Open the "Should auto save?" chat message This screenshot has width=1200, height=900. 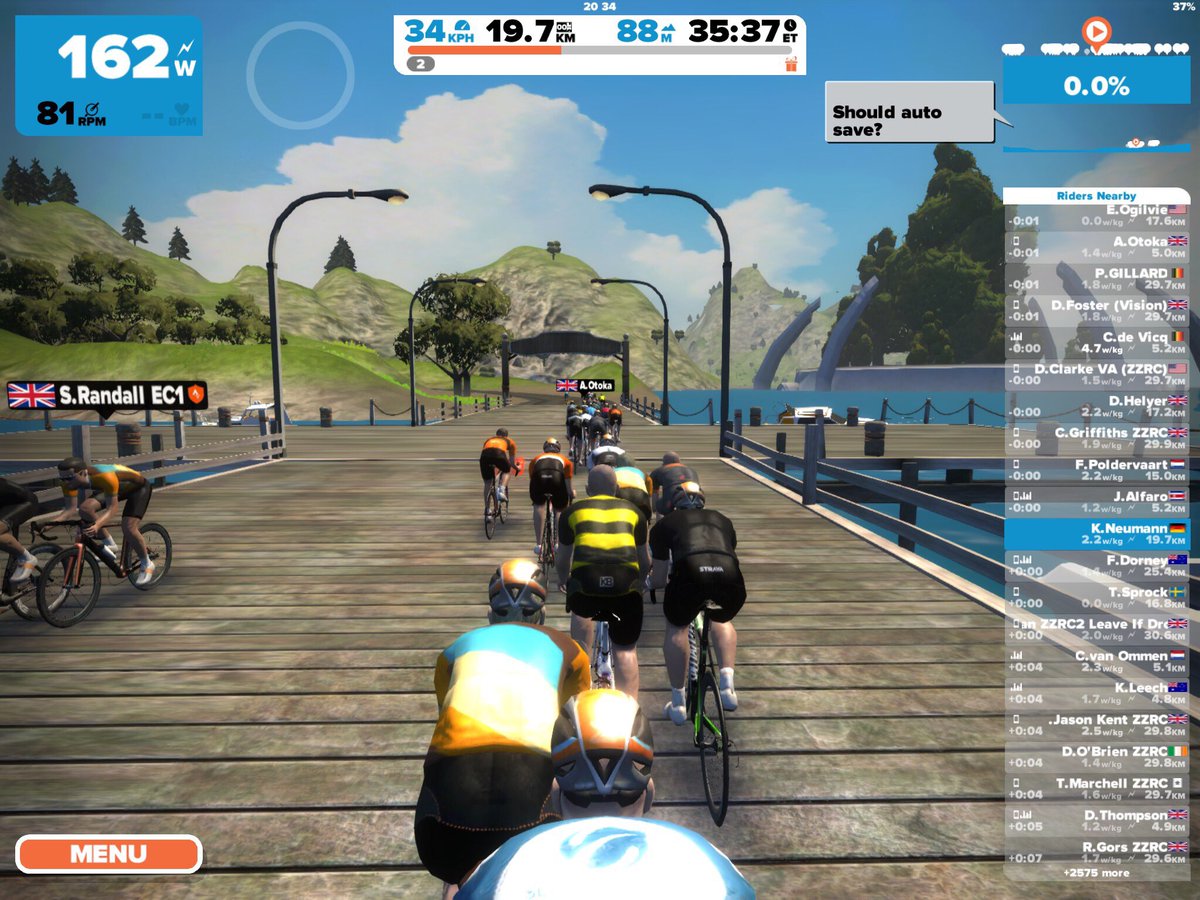(909, 112)
